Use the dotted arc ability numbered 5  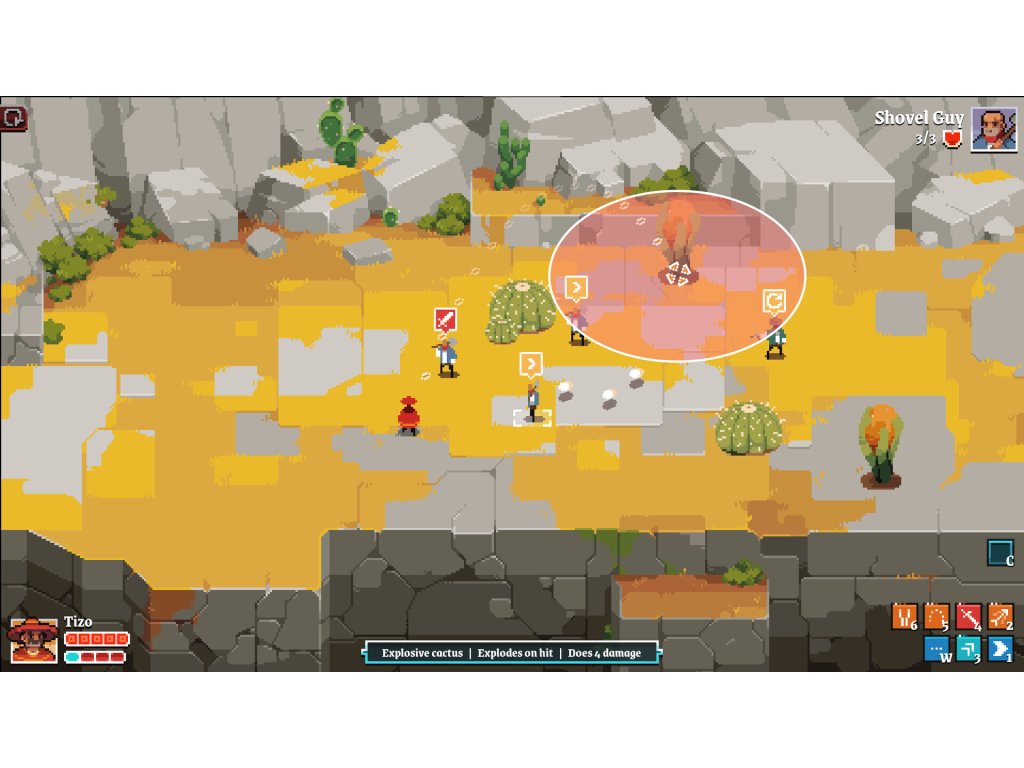(937, 617)
